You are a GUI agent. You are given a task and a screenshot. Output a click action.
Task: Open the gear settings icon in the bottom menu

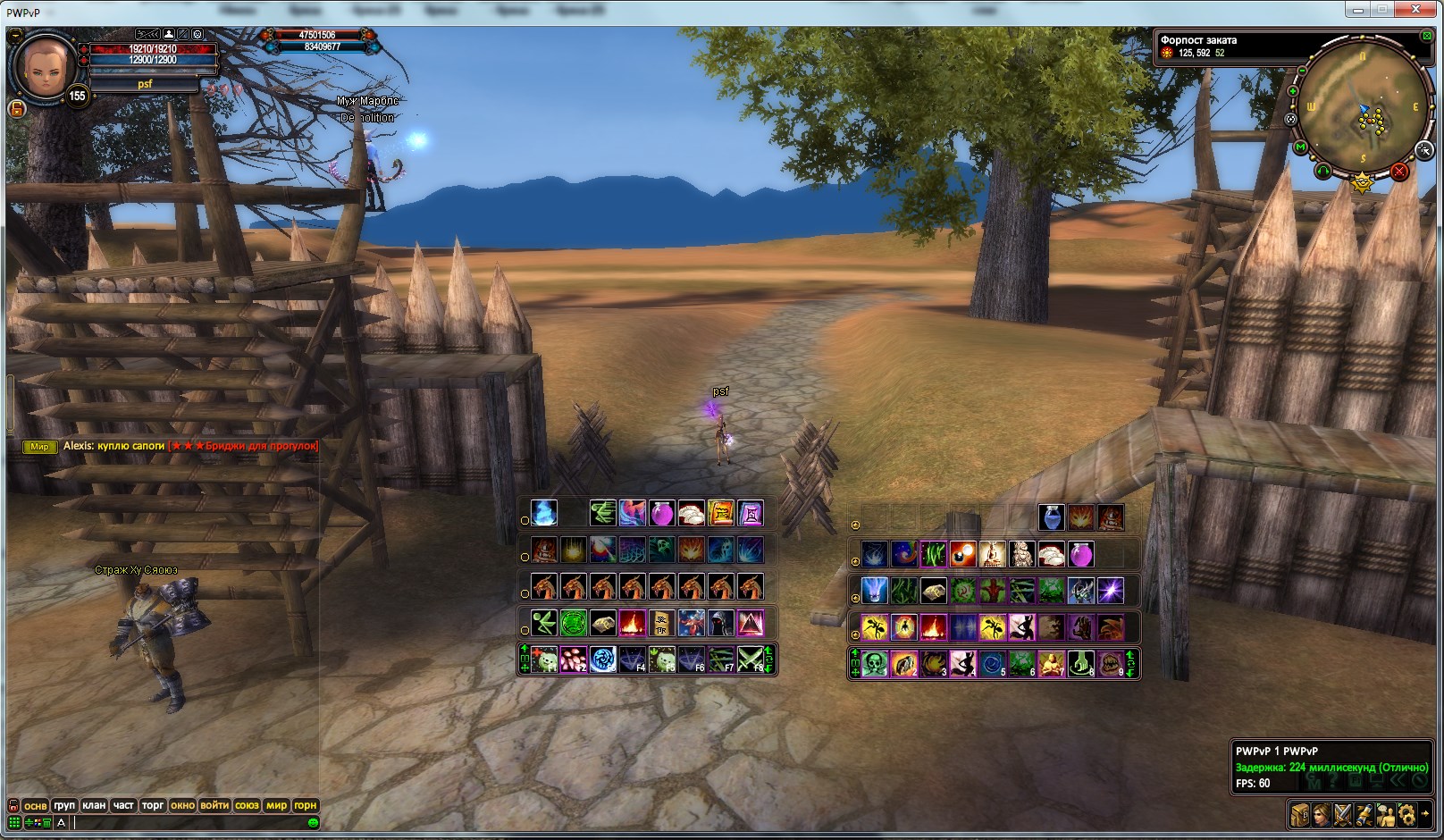tap(1406, 814)
